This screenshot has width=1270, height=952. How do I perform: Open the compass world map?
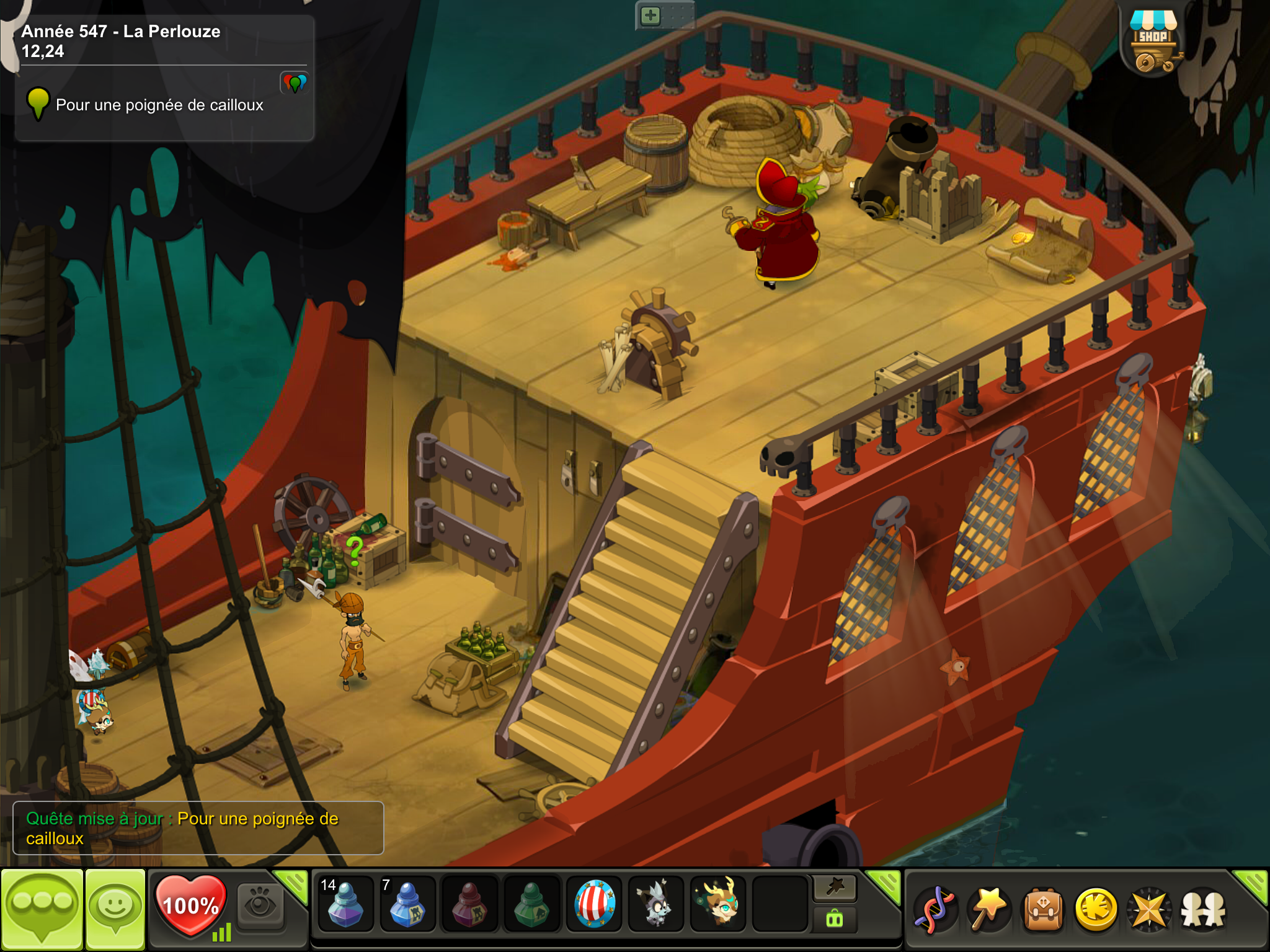(1149, 909)
